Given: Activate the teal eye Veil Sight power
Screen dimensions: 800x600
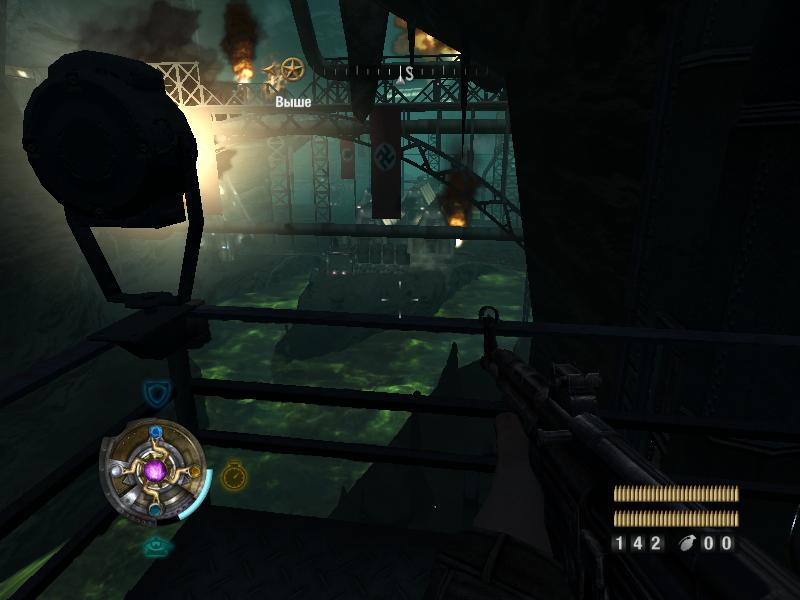Looking at the screenshot, I should click(154, 546).
